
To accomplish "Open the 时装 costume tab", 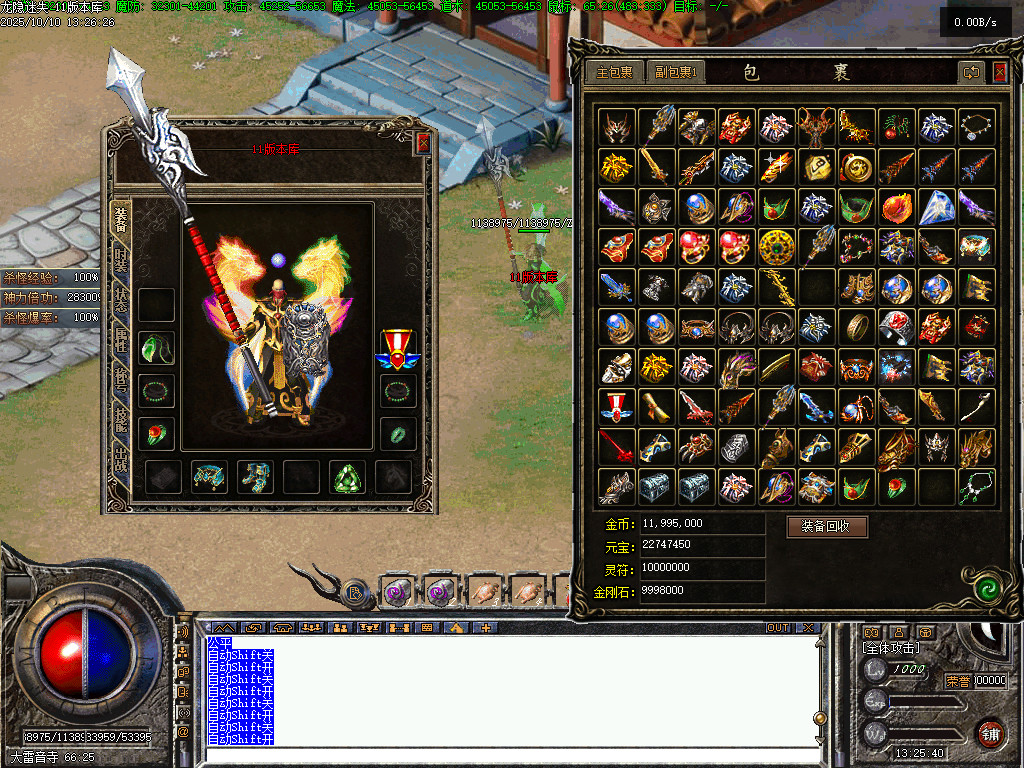I will coord(121,262).
